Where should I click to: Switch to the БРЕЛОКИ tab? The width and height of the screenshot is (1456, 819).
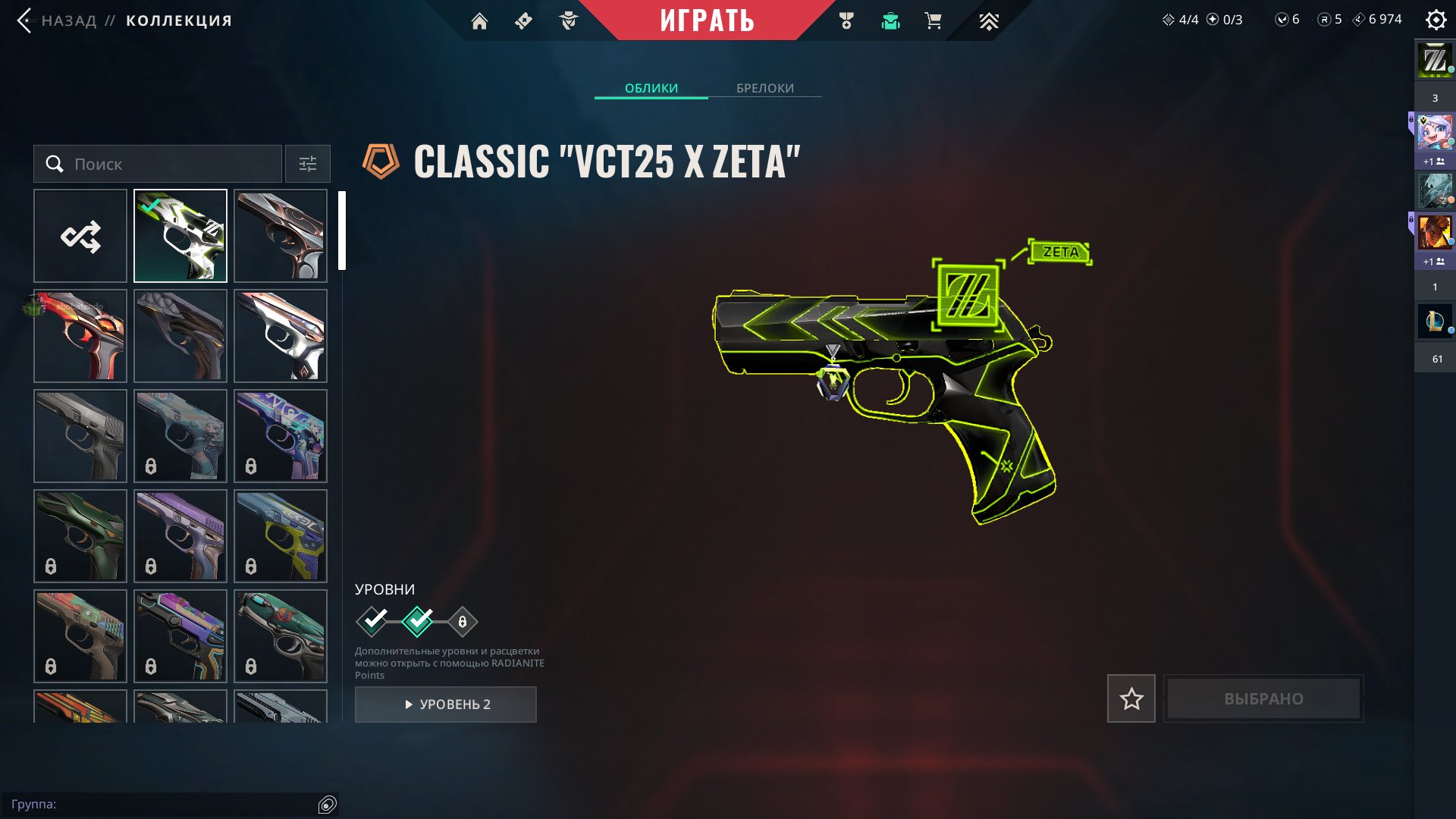click(764, 88)
